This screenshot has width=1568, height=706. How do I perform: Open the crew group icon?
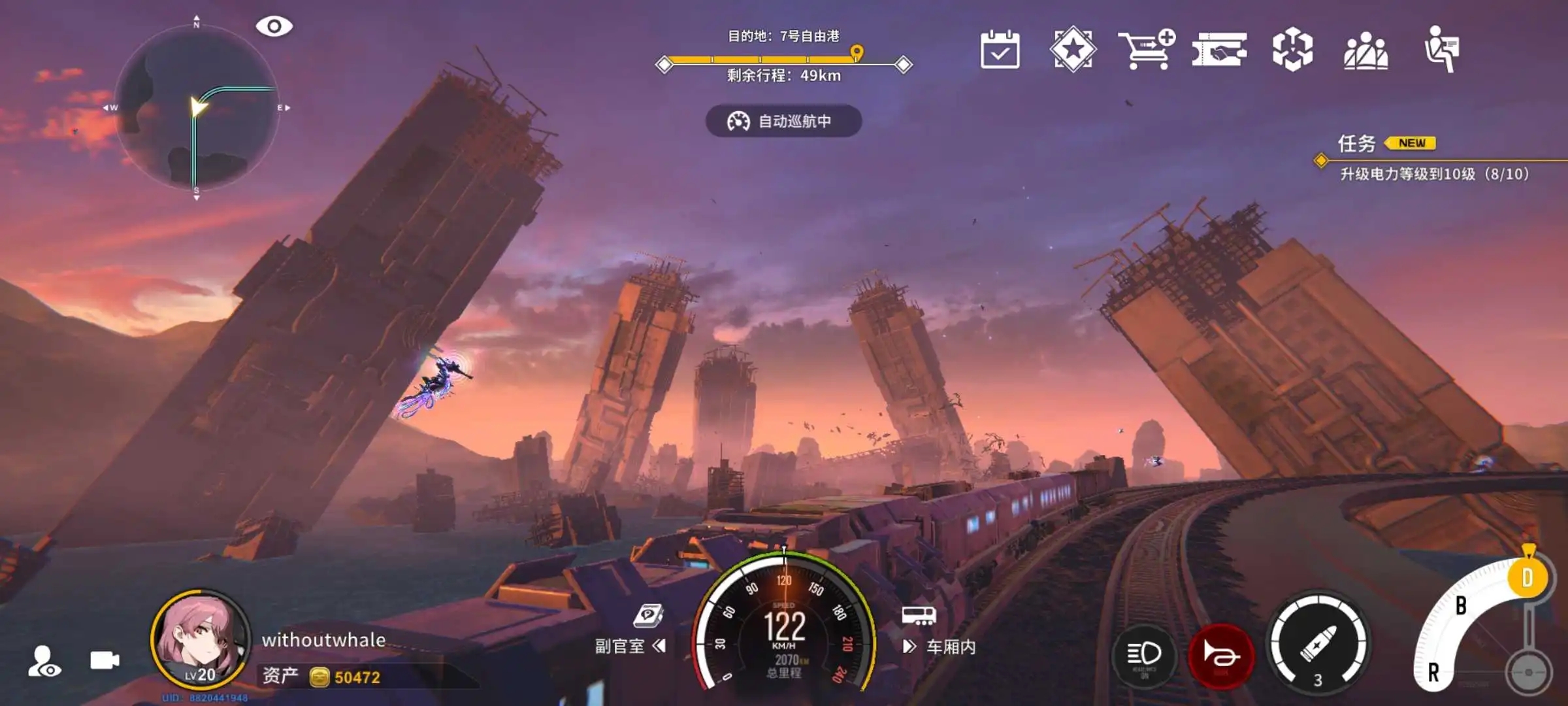click(1365, 51)
